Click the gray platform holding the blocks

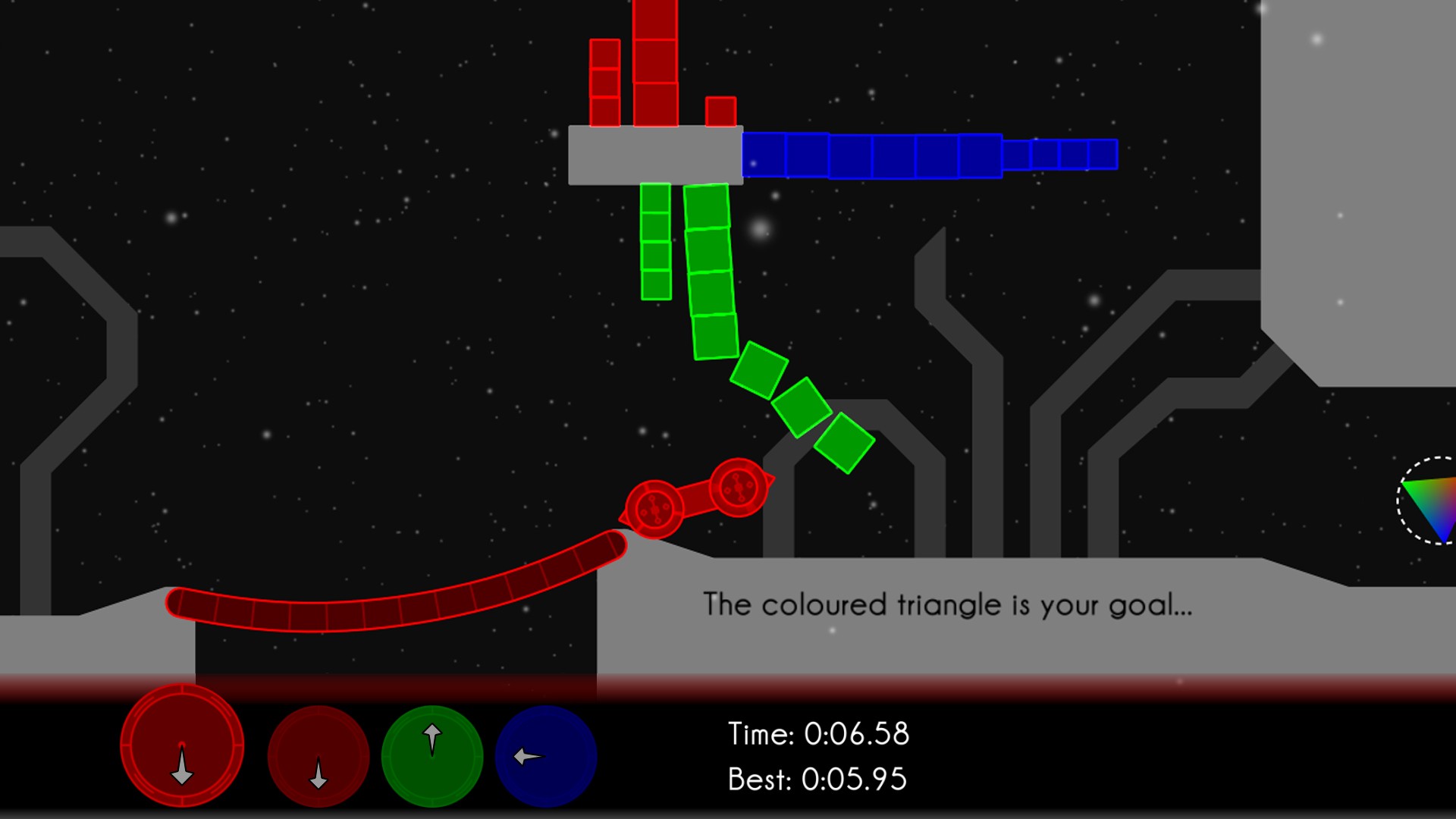[654, 155]
